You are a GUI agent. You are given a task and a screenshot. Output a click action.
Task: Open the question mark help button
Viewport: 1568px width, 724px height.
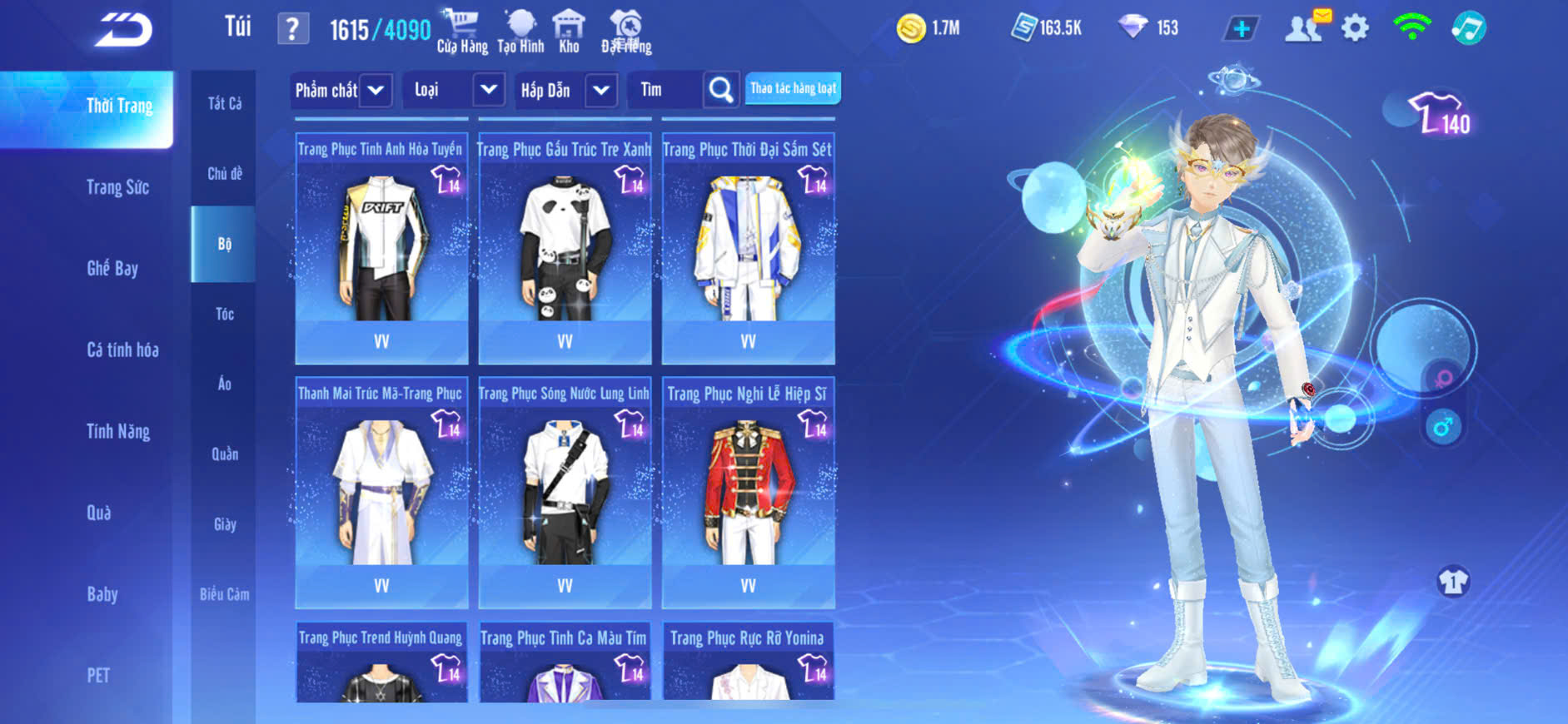tap(292, 30)
